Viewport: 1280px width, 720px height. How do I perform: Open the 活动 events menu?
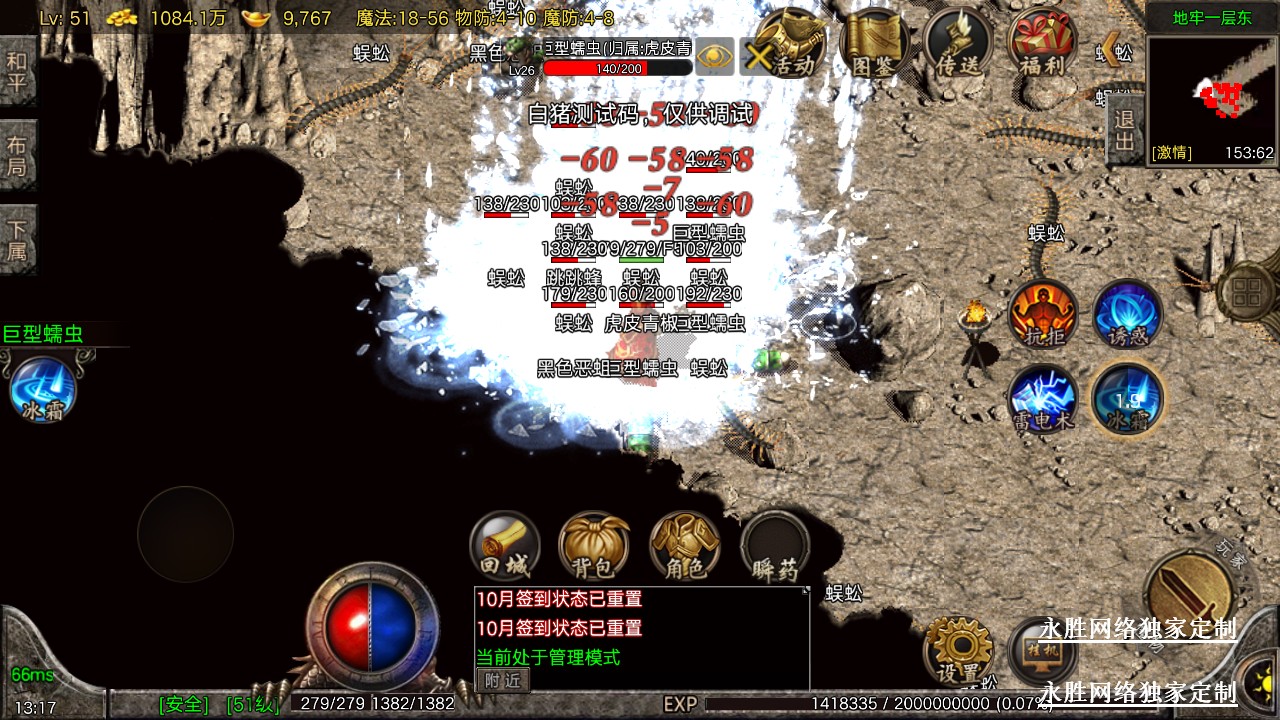[x=788, y=45]
